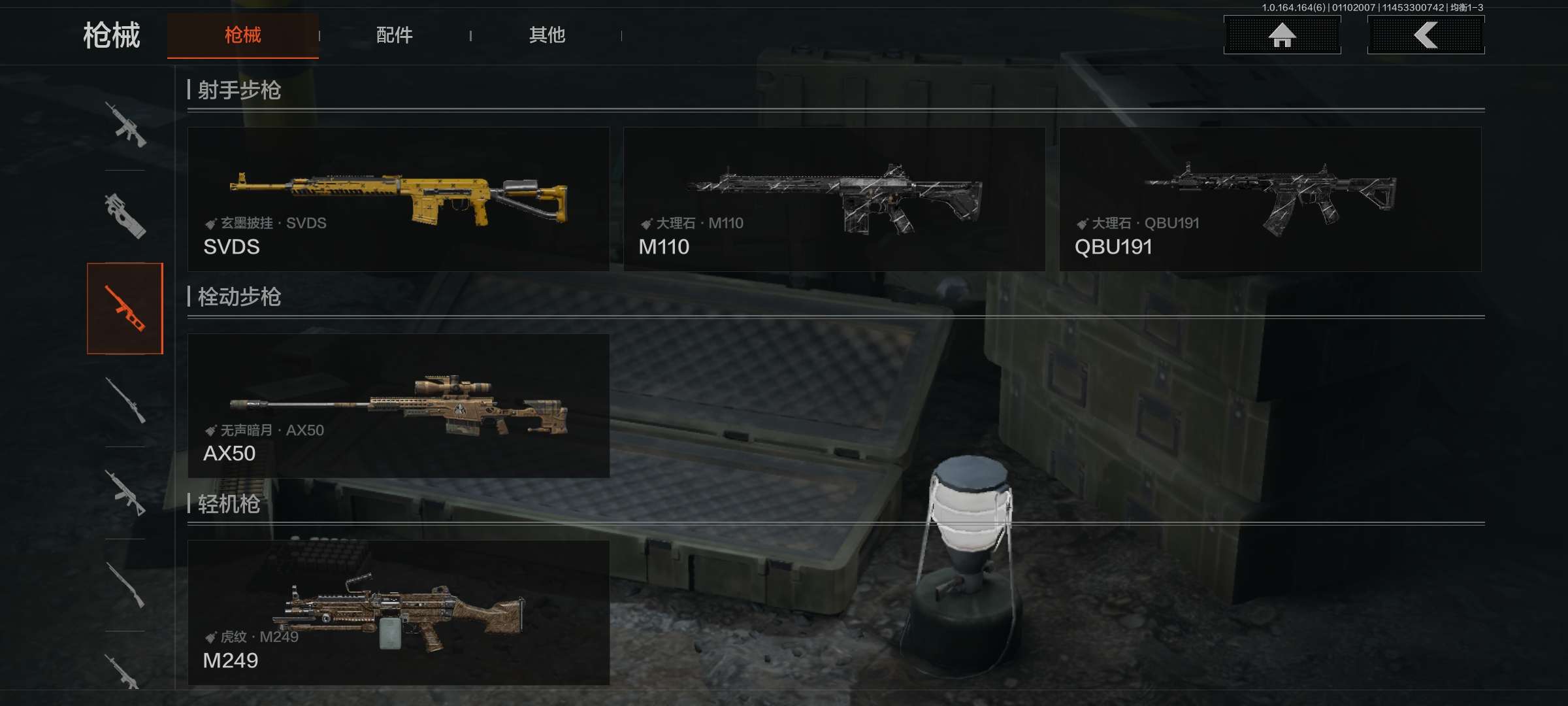Show the P90 submachine gun category

tap(125, 216)
